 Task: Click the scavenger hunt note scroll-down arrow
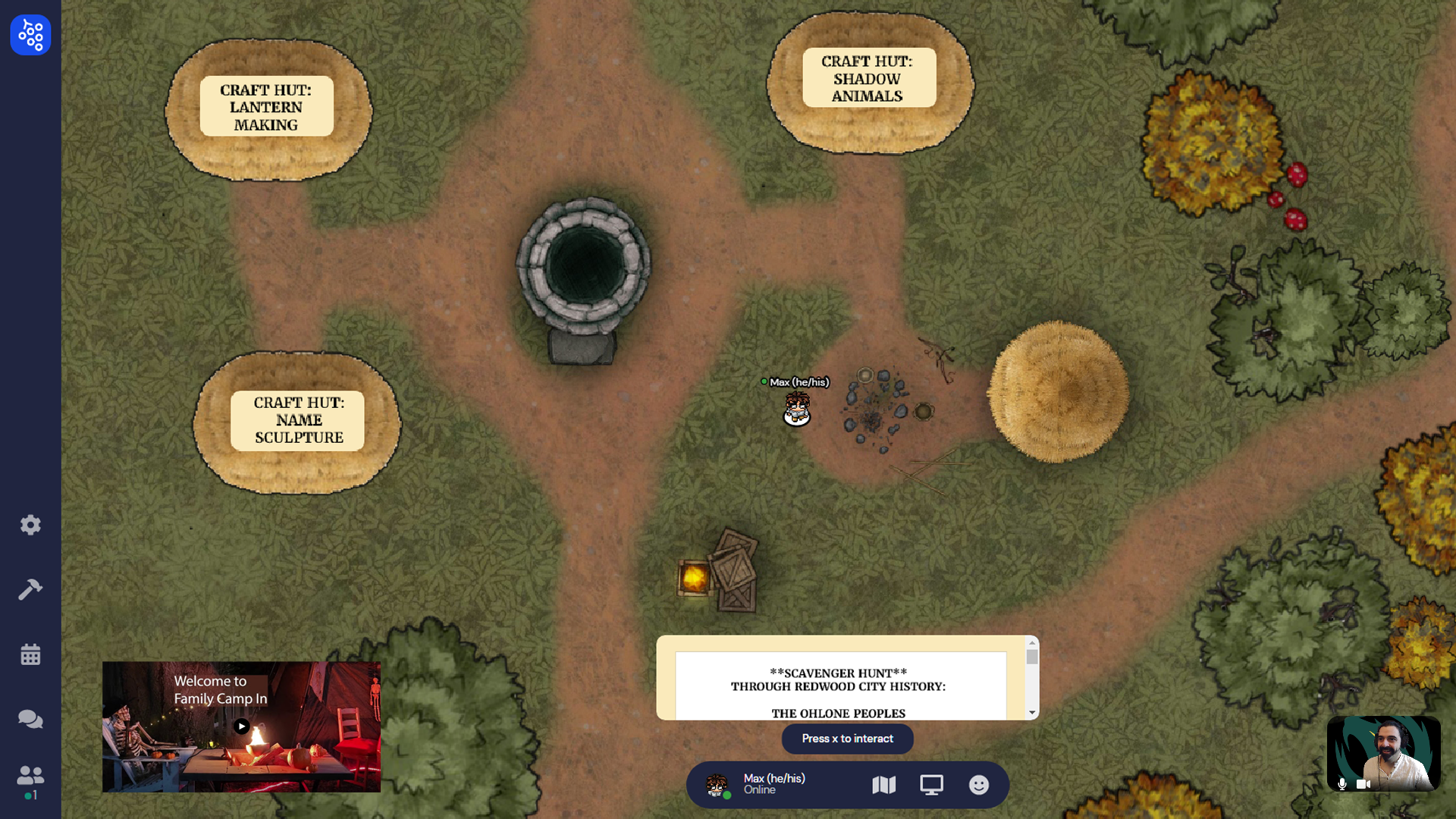pos(1032,713)
